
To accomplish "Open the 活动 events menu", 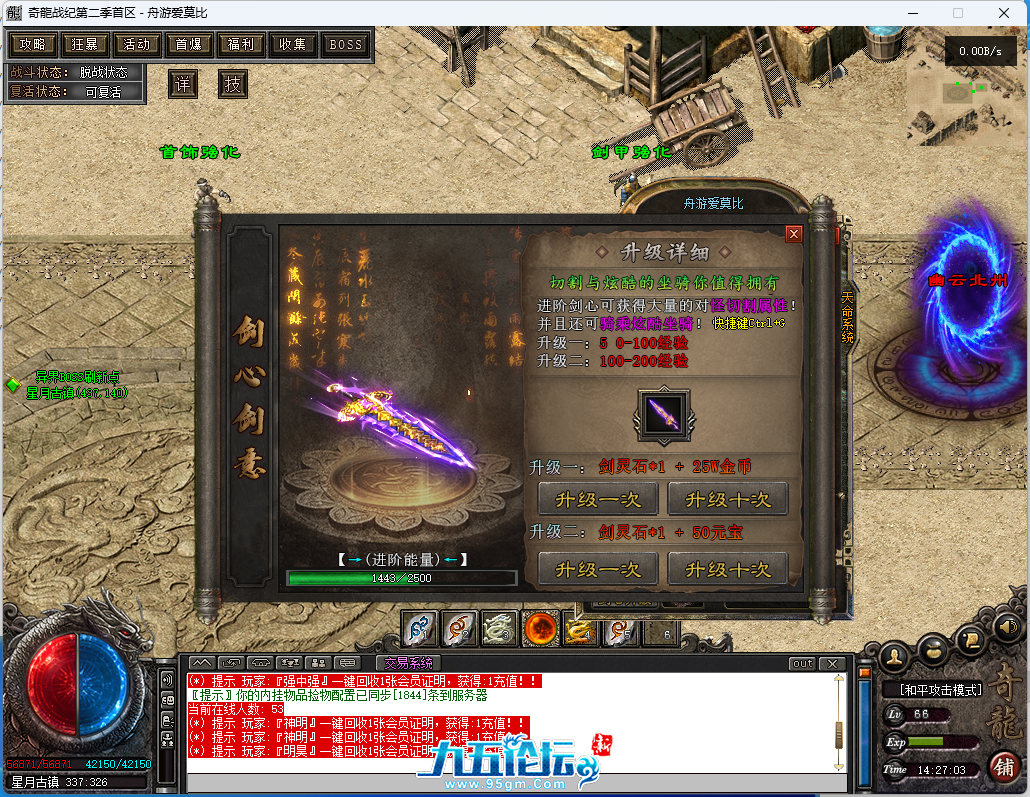I will (137, 45).
